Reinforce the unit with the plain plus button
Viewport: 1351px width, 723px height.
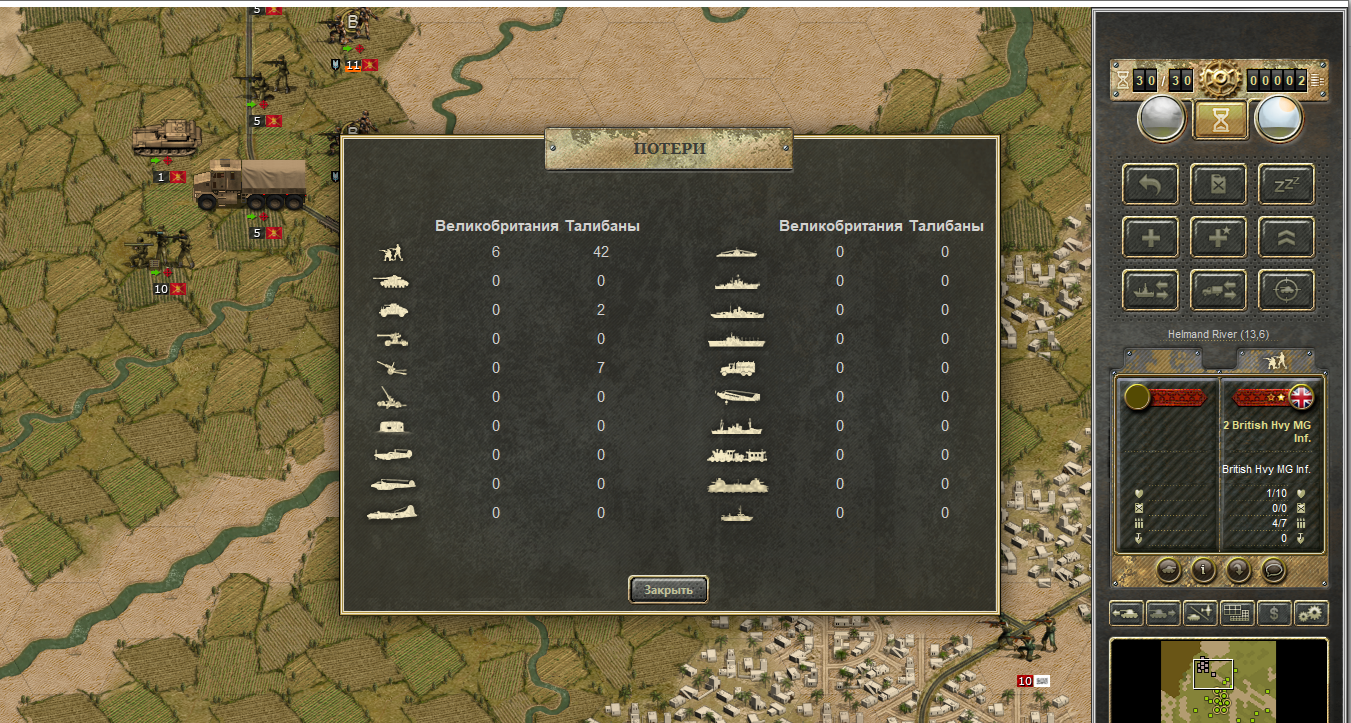click(x=1151, y=237)
